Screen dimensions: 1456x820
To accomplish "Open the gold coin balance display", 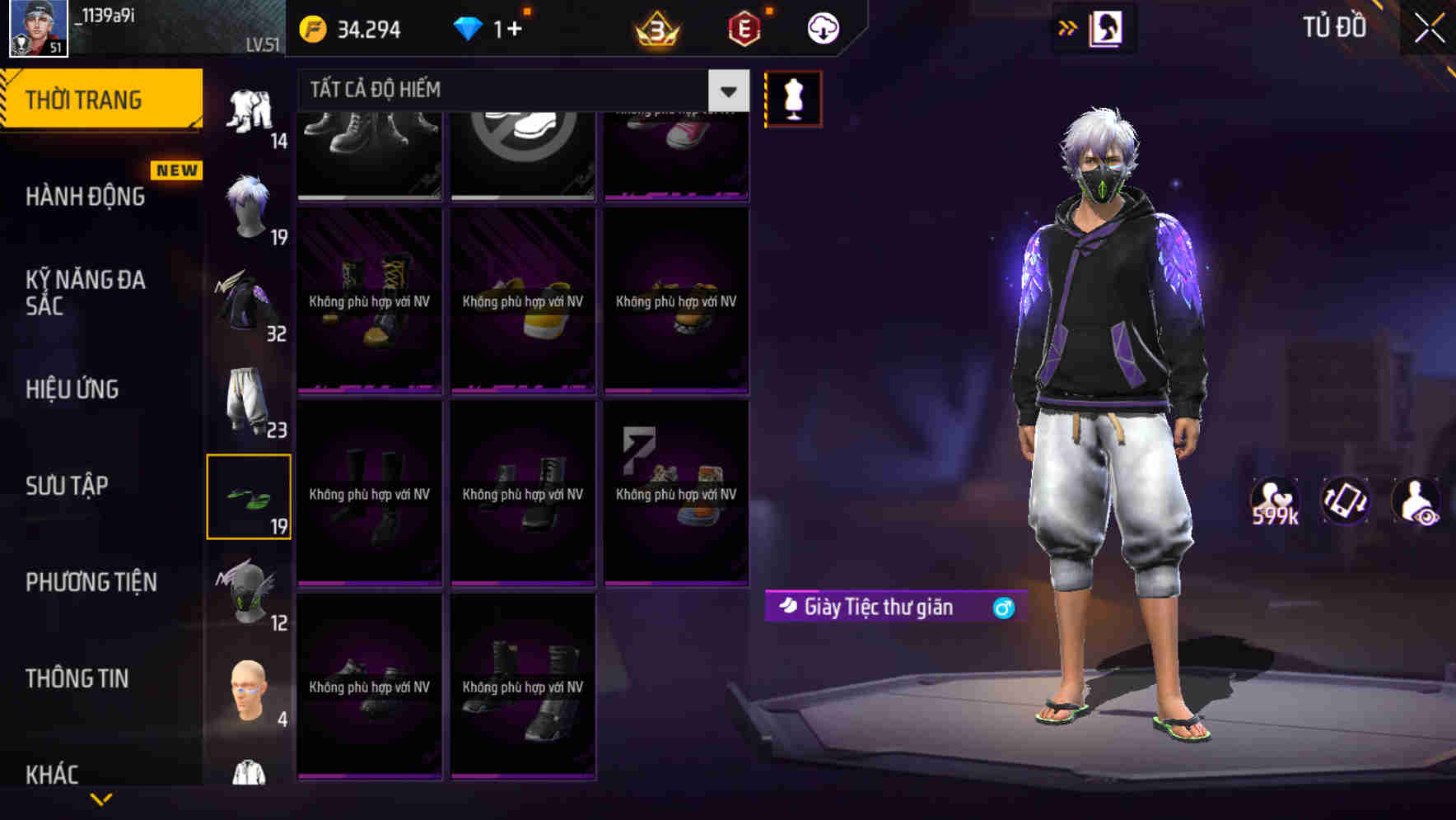I will [354, 28].
